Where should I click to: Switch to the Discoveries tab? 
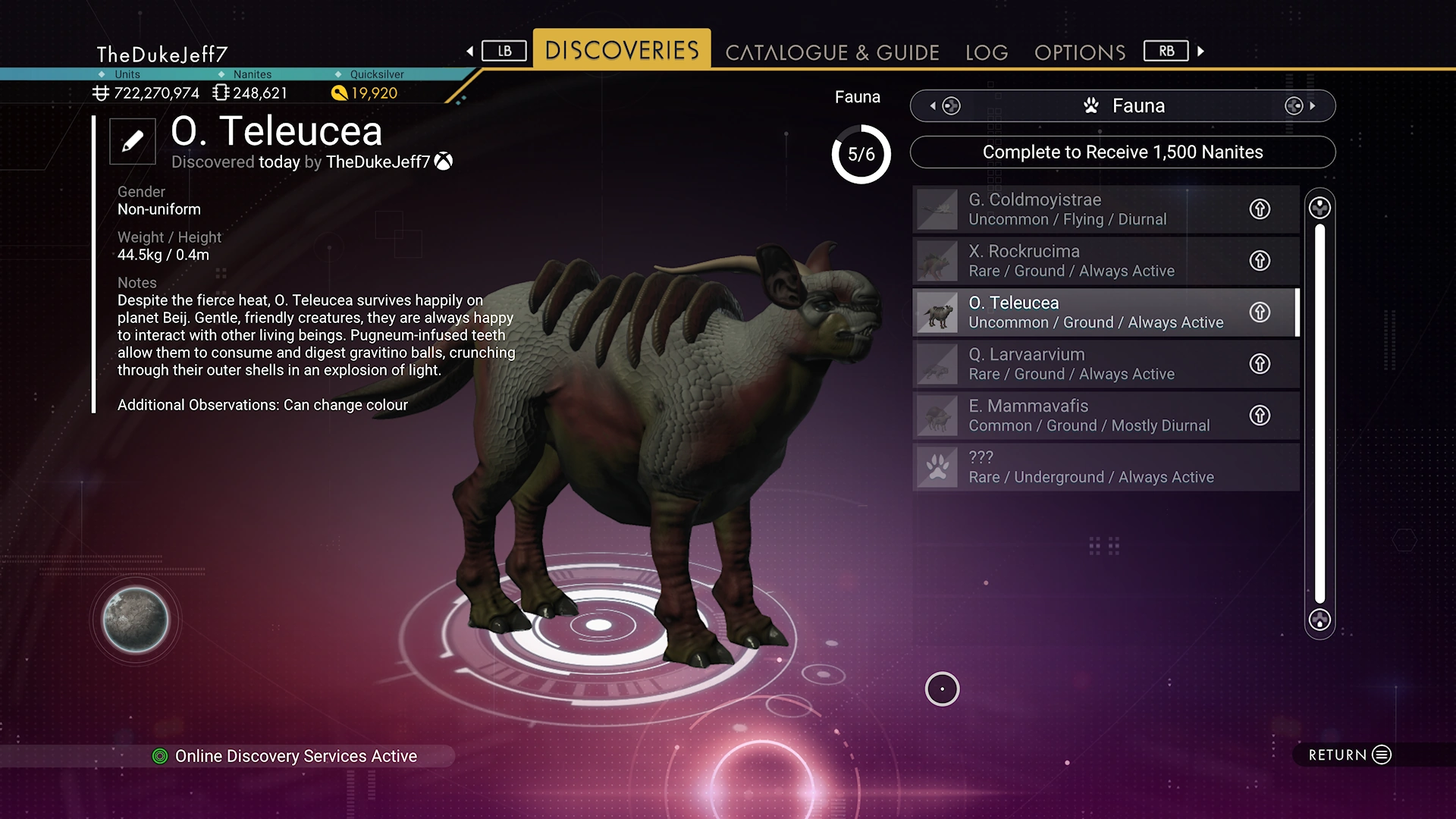pyautogui.click(x=622, y=50)
